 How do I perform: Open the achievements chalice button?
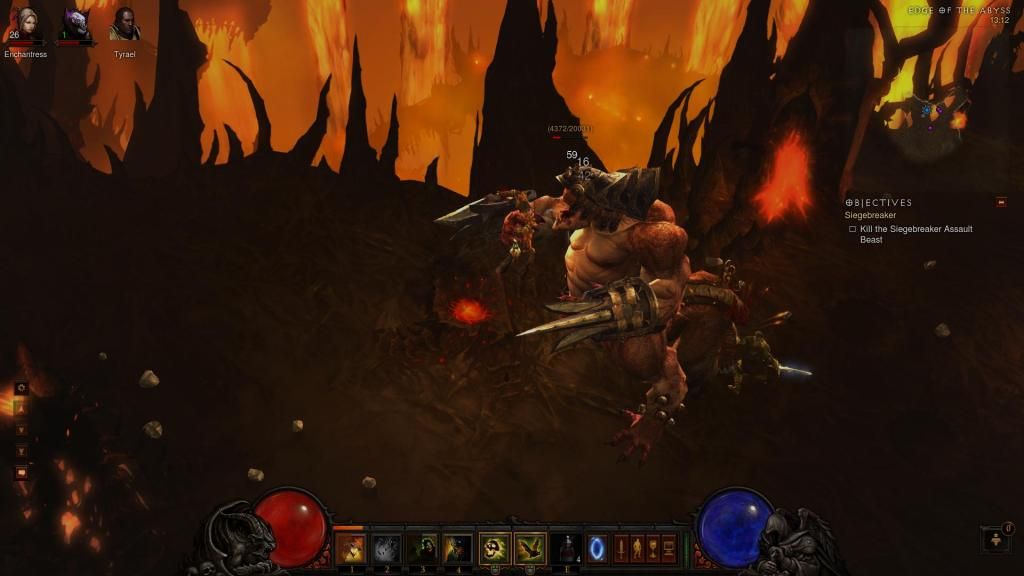[x=653, y=548]
